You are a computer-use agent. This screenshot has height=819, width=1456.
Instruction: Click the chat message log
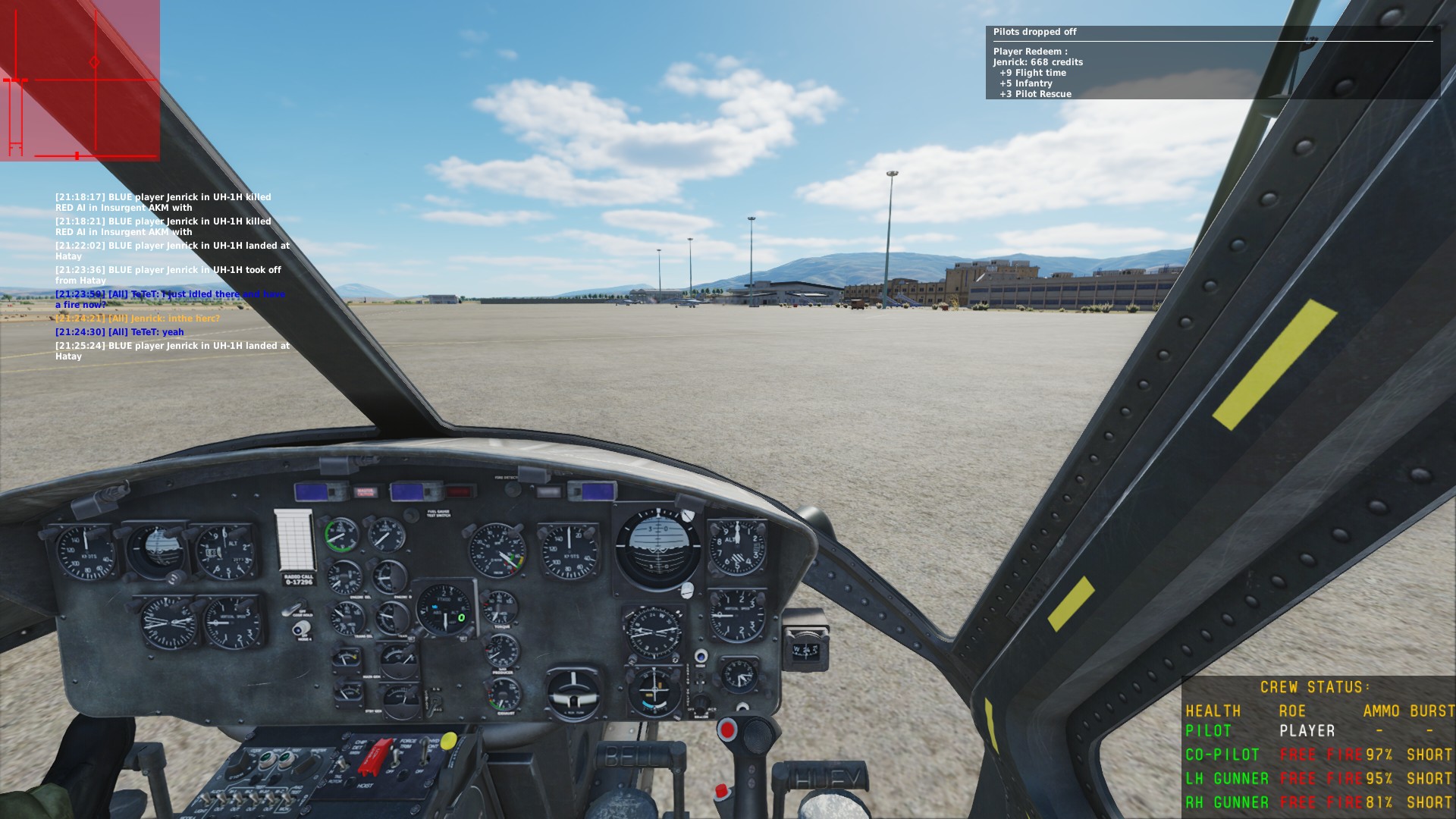(172, 276)
